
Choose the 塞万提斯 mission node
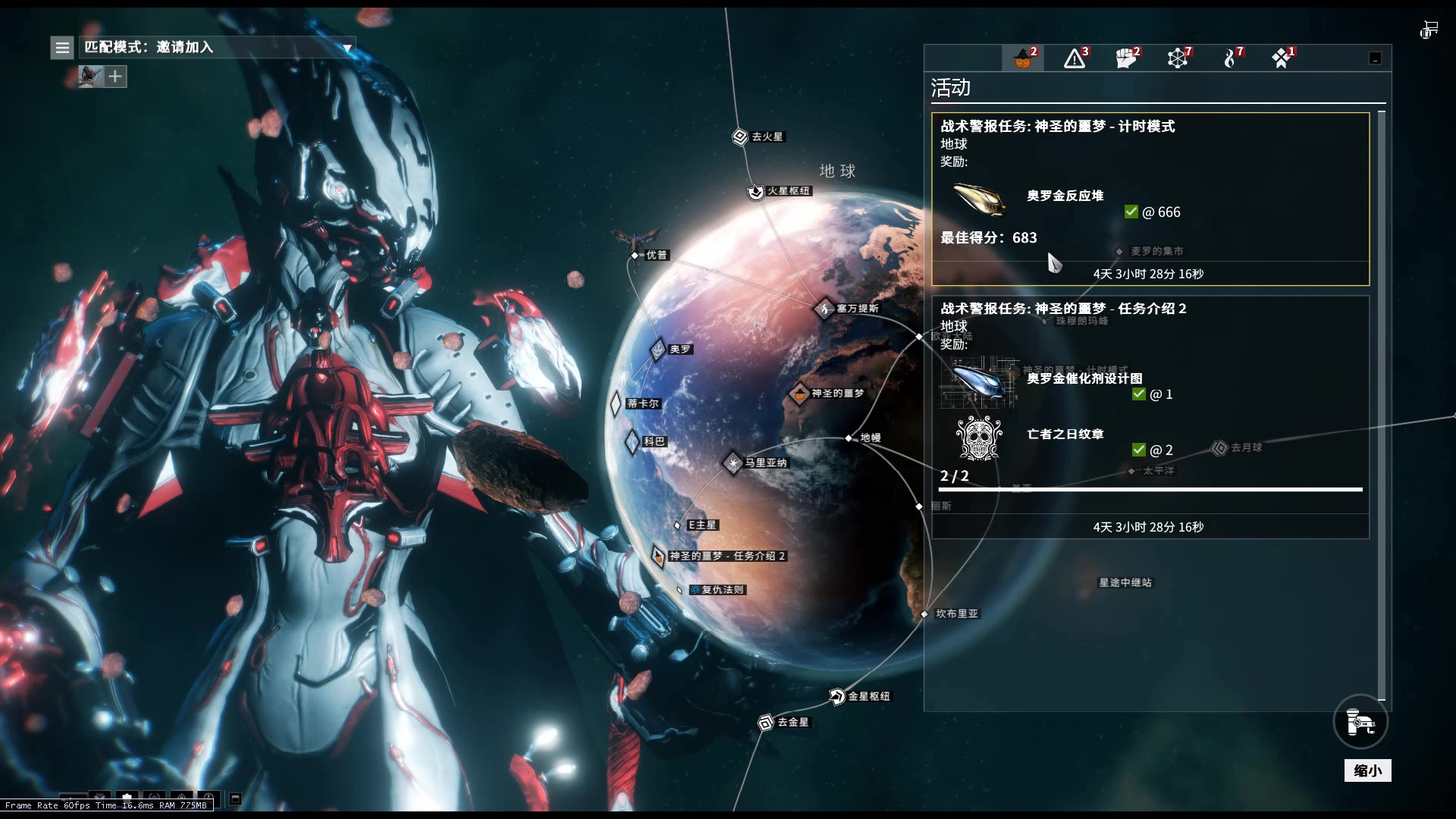tap(825, 309)
